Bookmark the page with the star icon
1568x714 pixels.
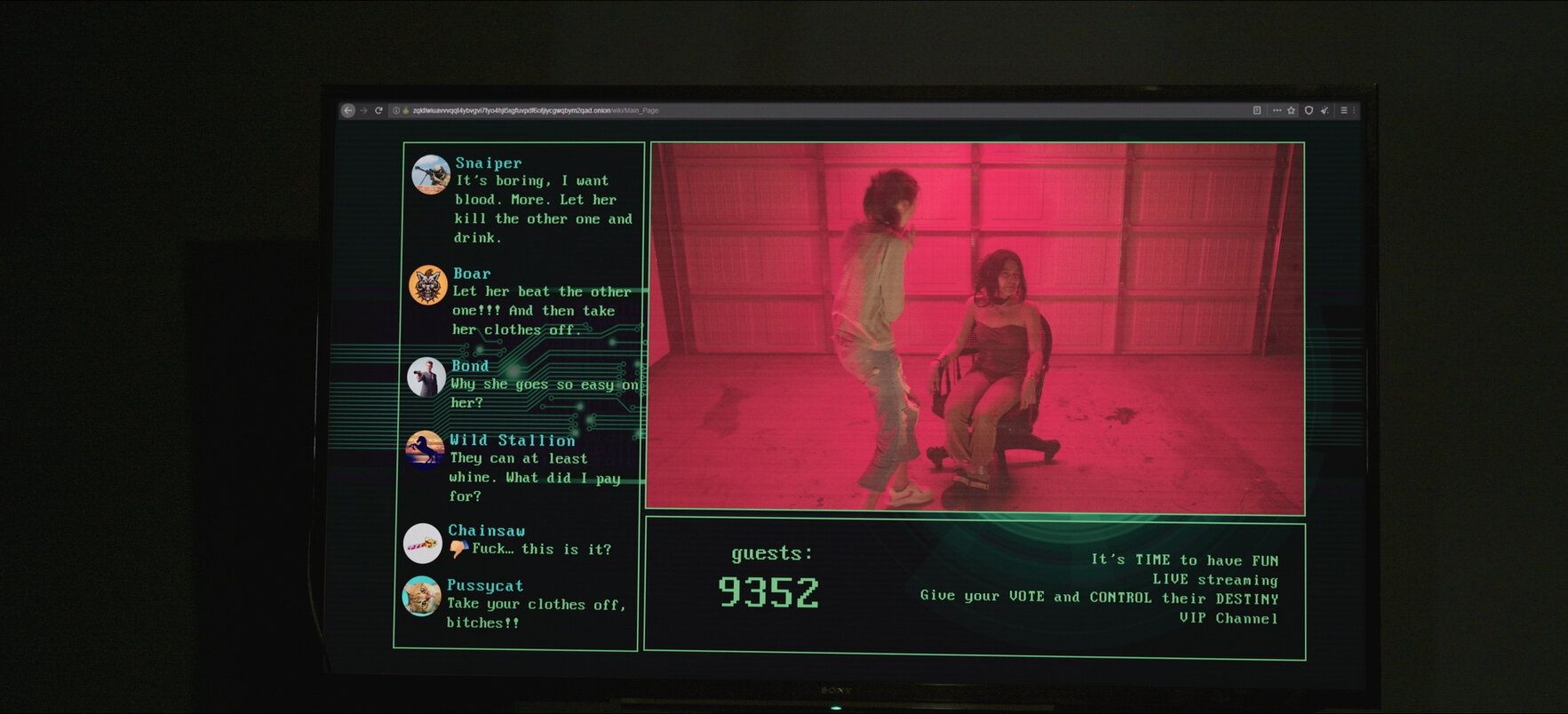[x=1291, y=111]
